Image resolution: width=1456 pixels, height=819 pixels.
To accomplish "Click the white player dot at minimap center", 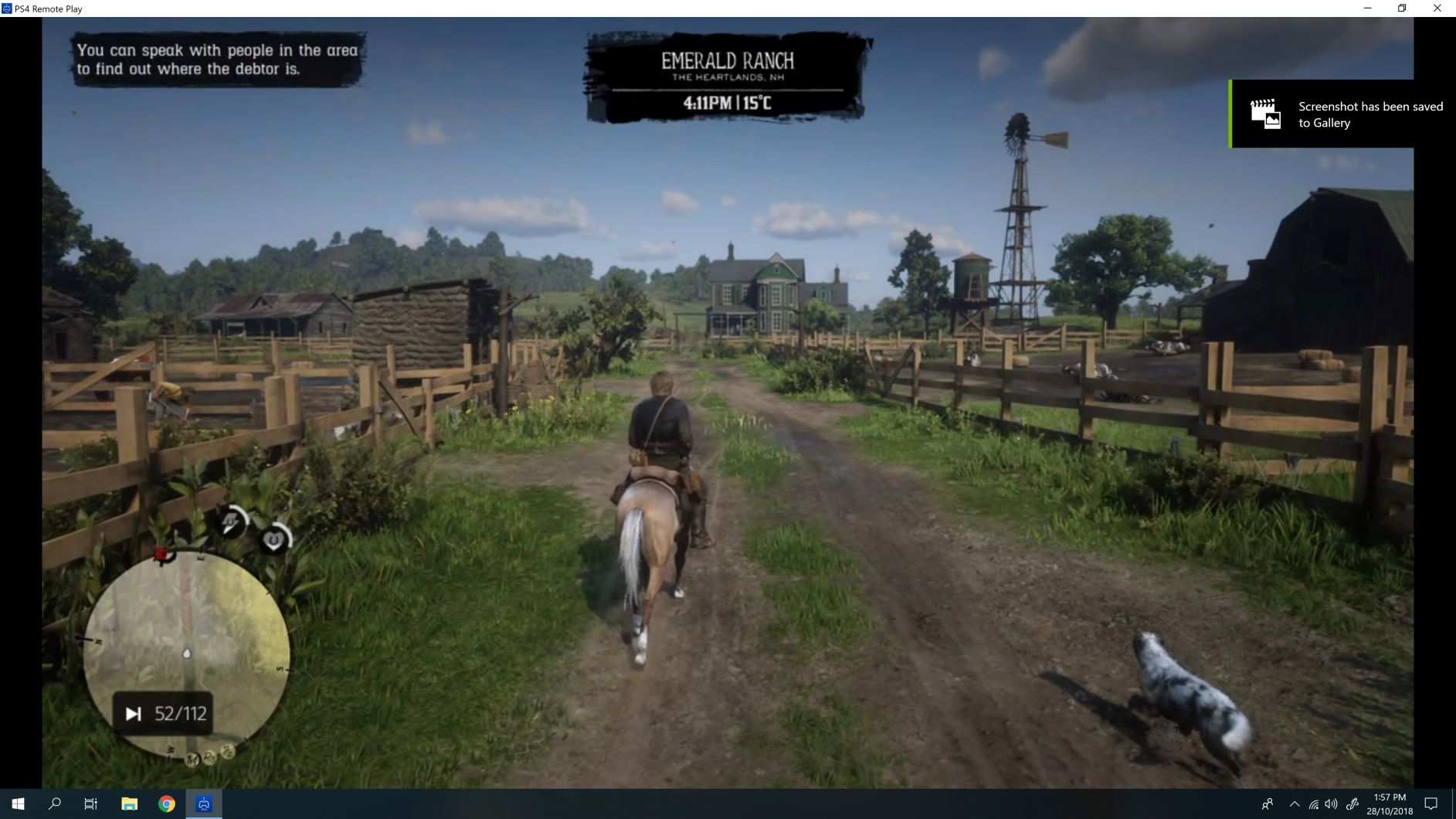I will [187, 654].
